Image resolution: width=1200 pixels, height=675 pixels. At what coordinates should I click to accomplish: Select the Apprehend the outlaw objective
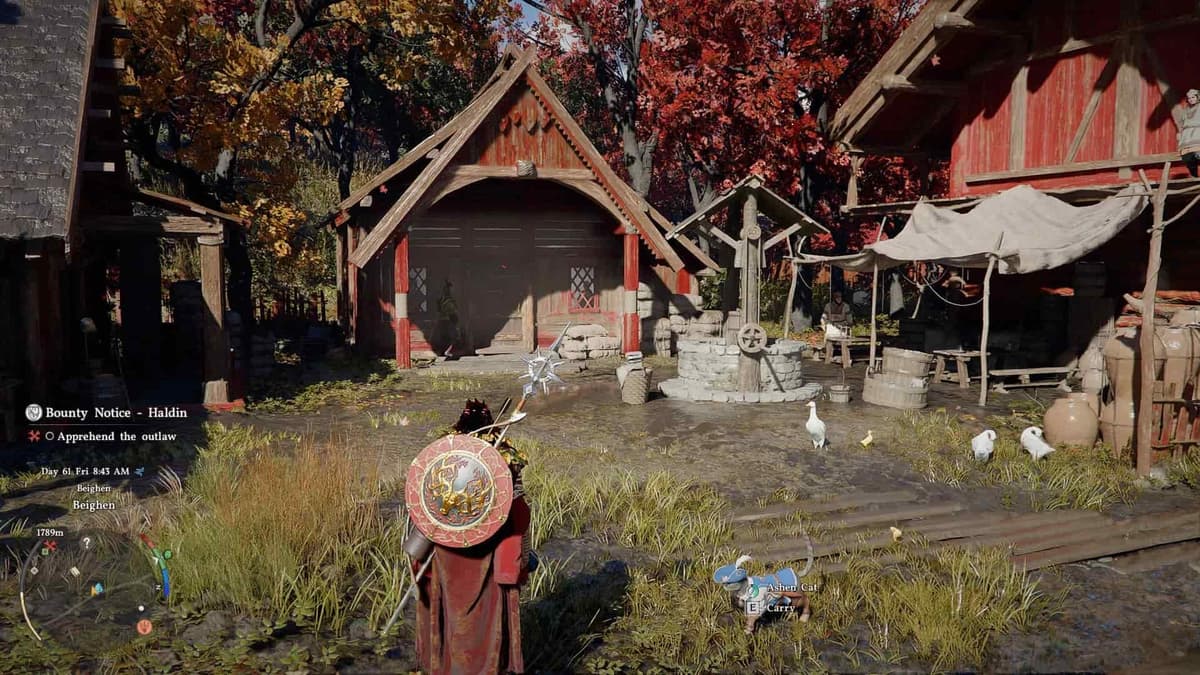coord(116,436)
